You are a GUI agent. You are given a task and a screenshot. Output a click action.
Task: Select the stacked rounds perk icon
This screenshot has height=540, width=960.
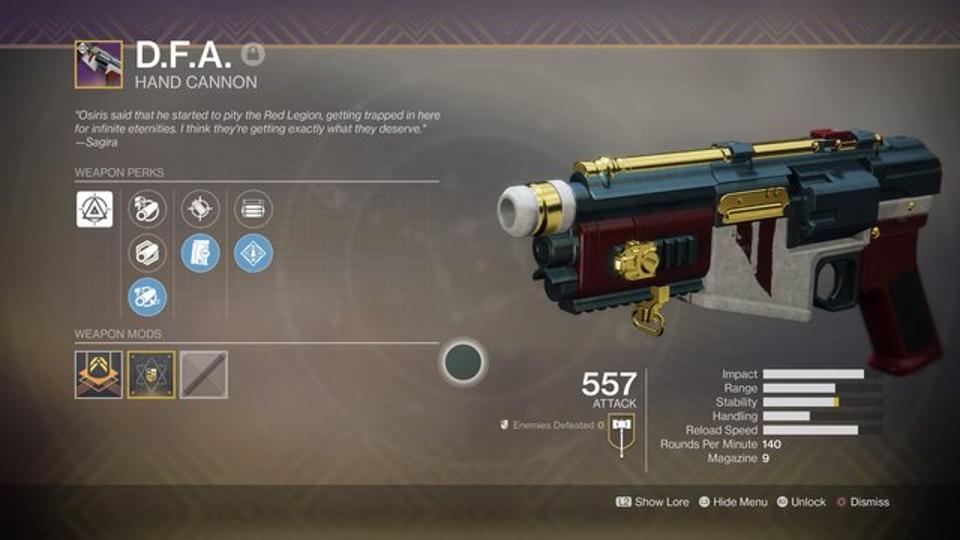tap(253, 209)
